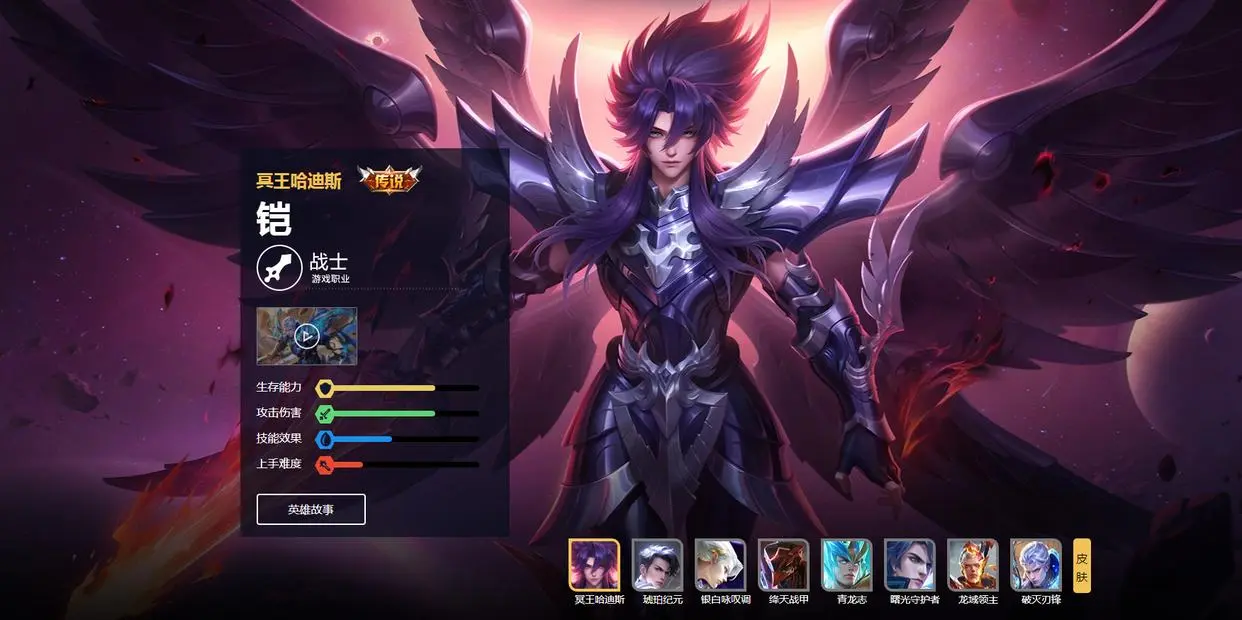Image resolution: width=1242 pixels, height=620 pixels.
Task: Display the 破灭刃锋 skin
Action: click(1036, 565)
